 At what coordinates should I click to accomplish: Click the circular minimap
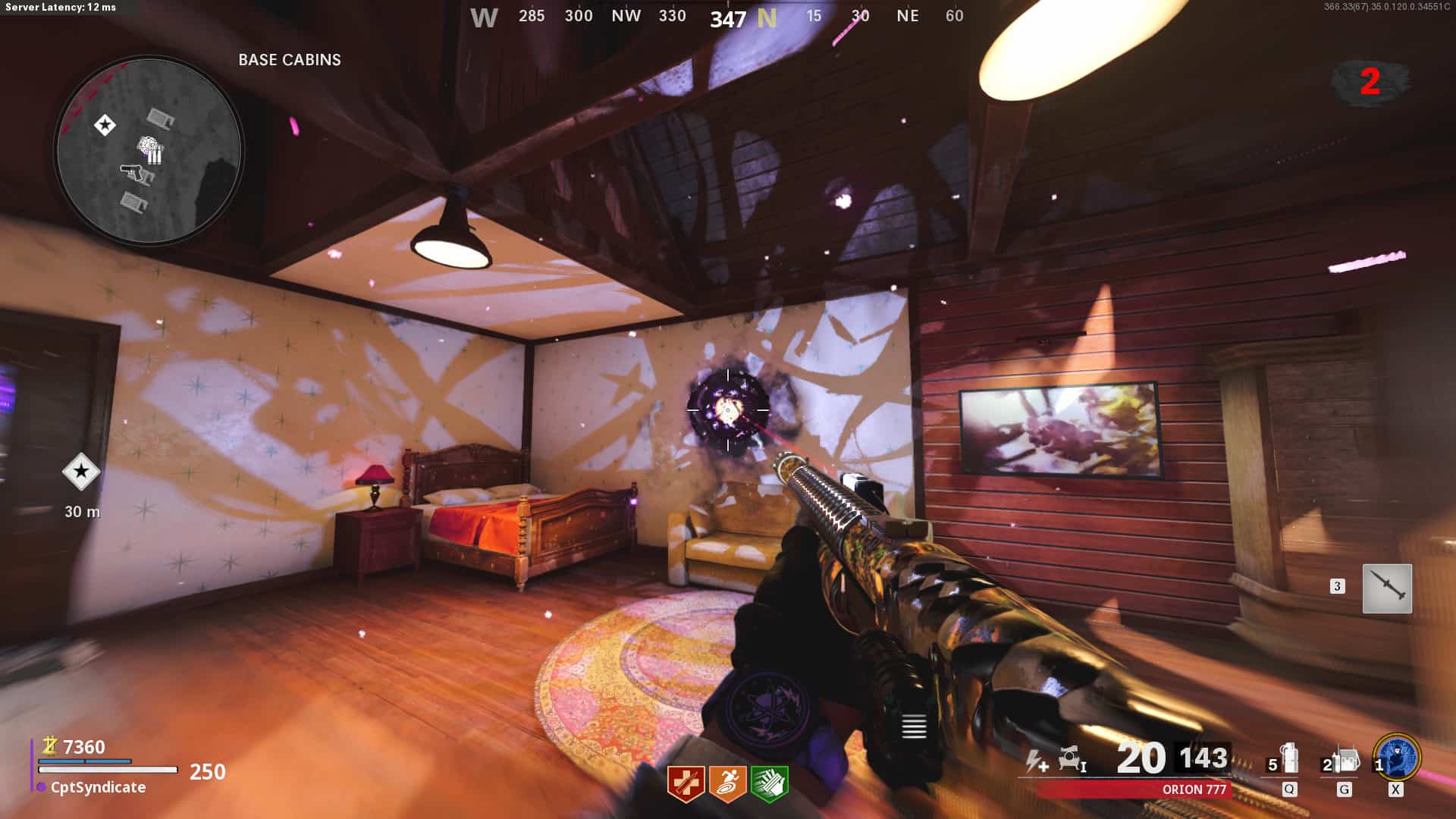pos(149,151)
